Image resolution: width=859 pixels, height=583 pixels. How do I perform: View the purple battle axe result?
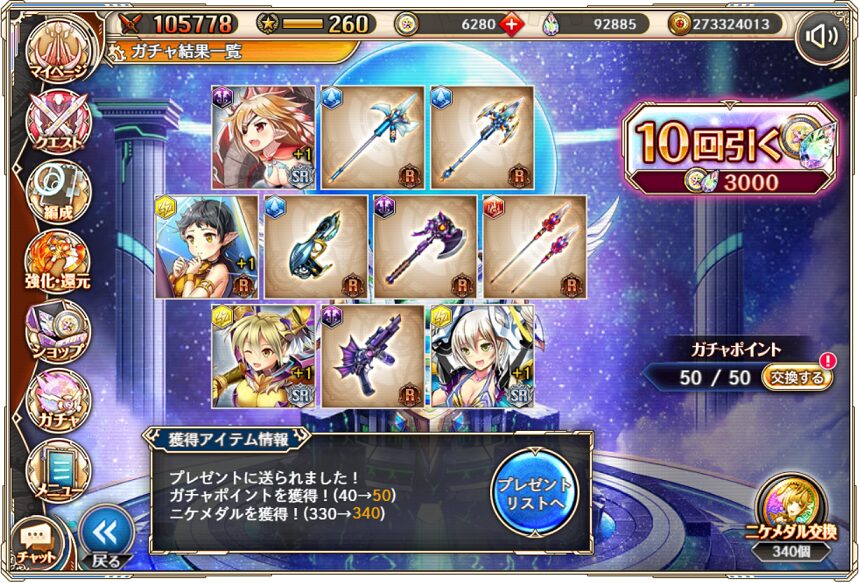pos(425,246)
